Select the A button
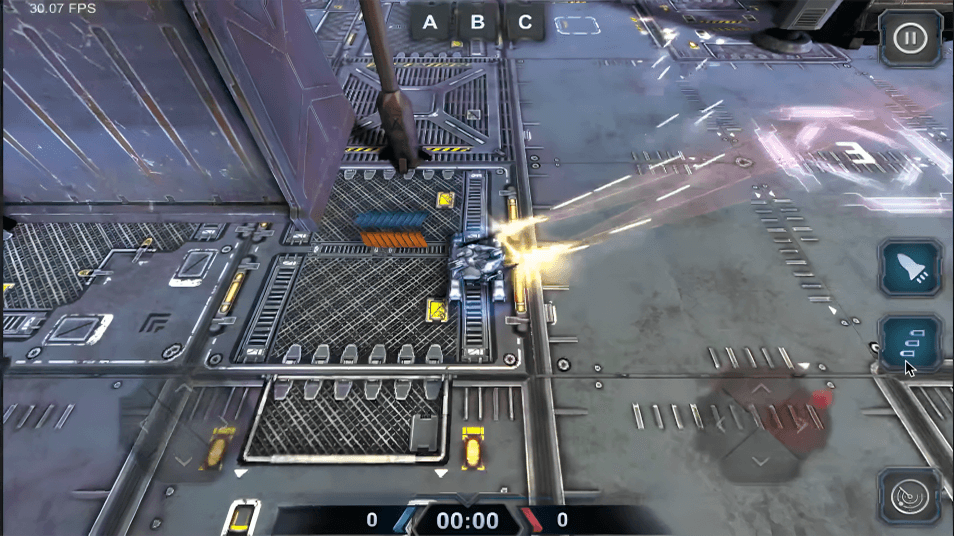954x536 pixels. [430, 22]
